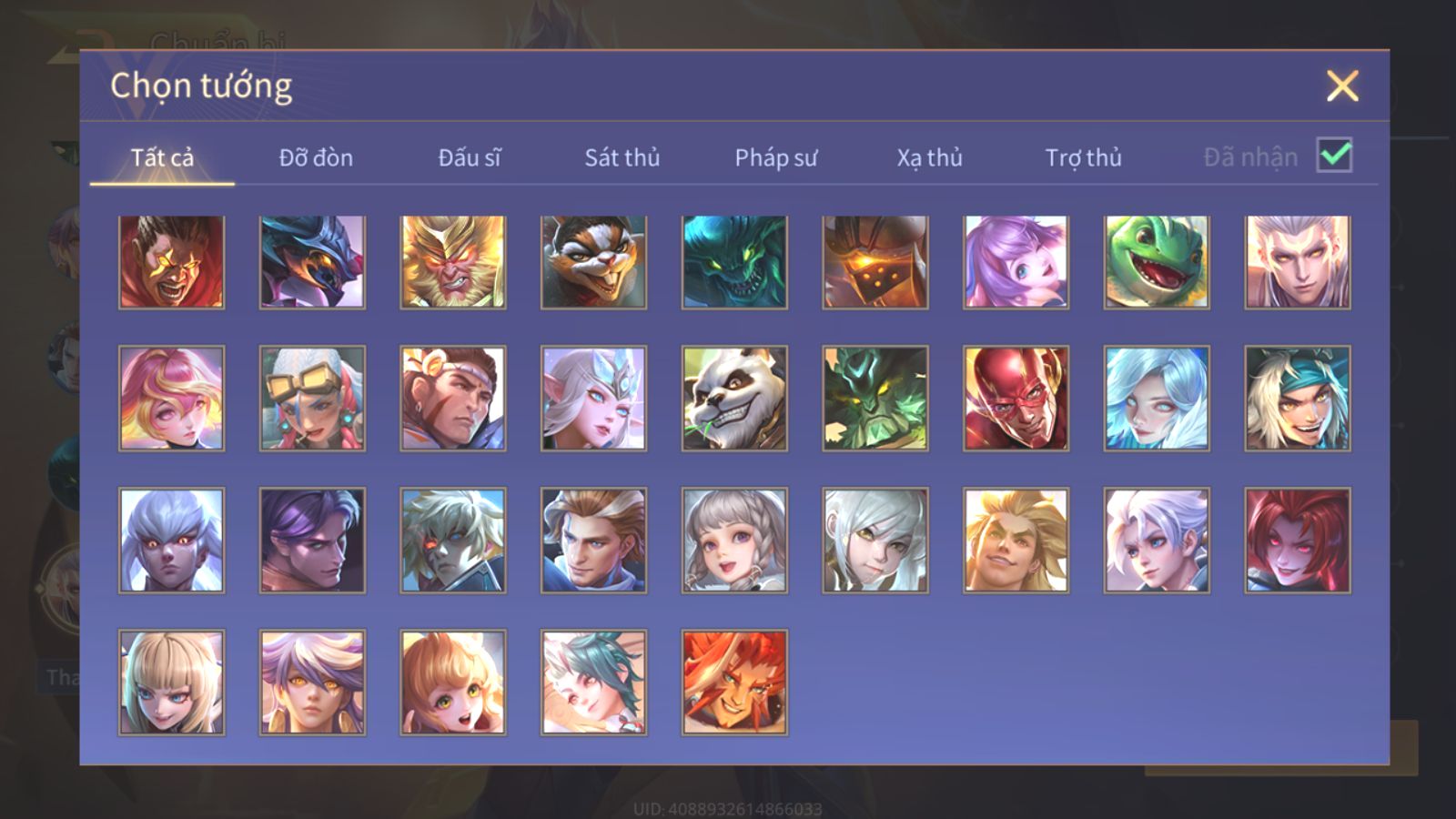Select the golden monkey king hero

[453, 262]
